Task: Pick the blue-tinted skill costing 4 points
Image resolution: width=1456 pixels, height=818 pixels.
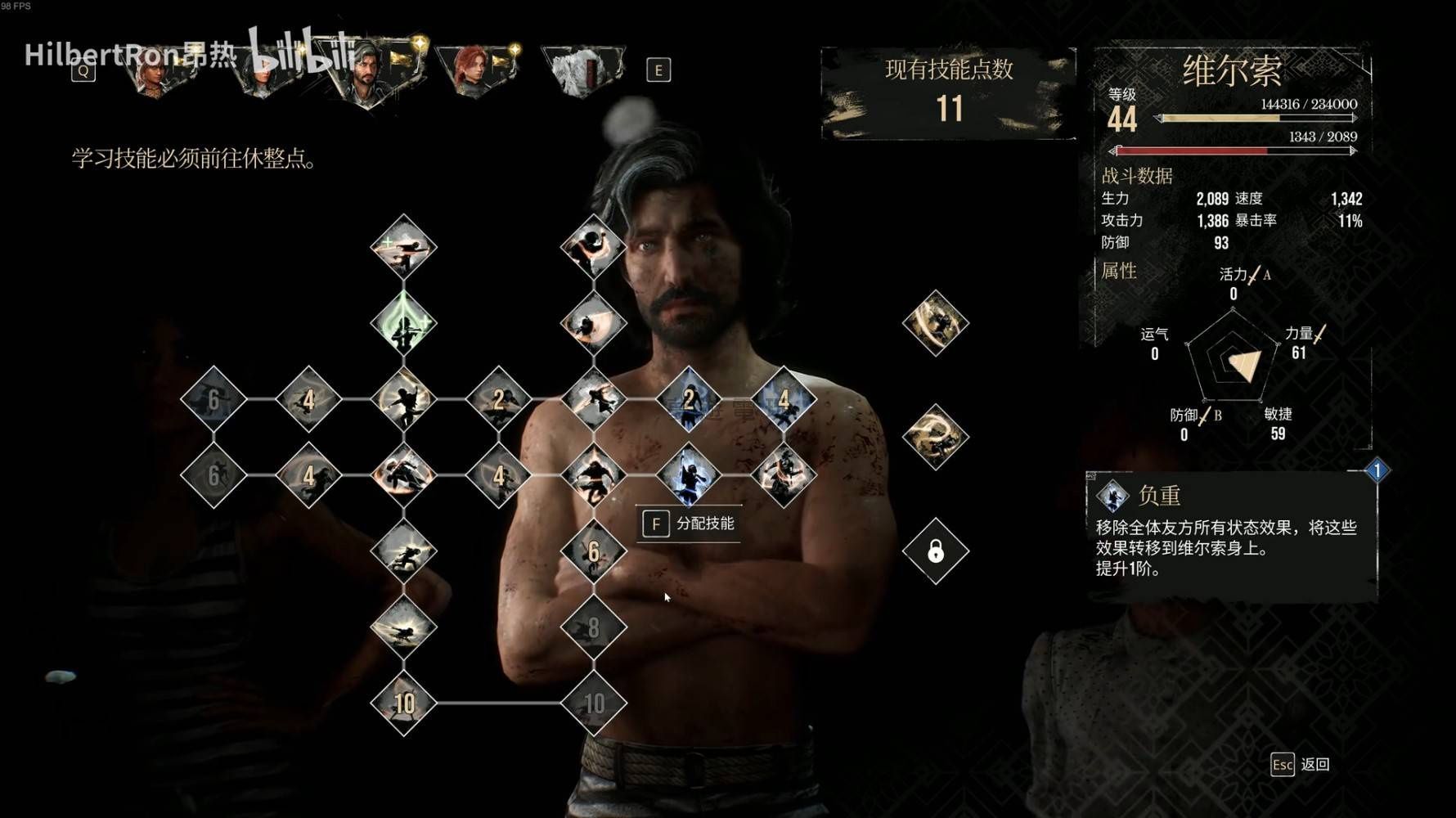Action: [x=784, y=399]
